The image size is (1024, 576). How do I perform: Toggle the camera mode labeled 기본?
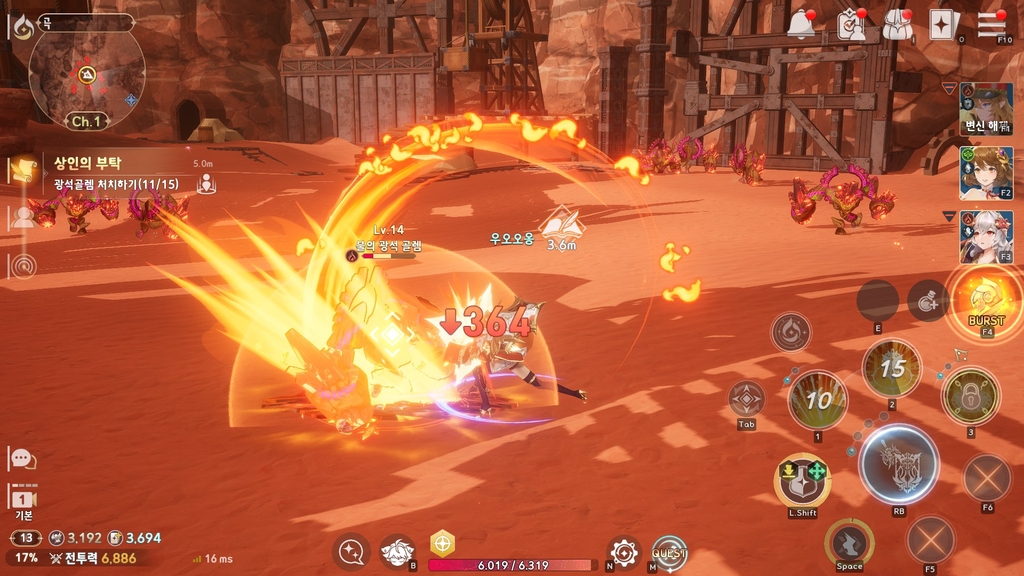[23, 499]
